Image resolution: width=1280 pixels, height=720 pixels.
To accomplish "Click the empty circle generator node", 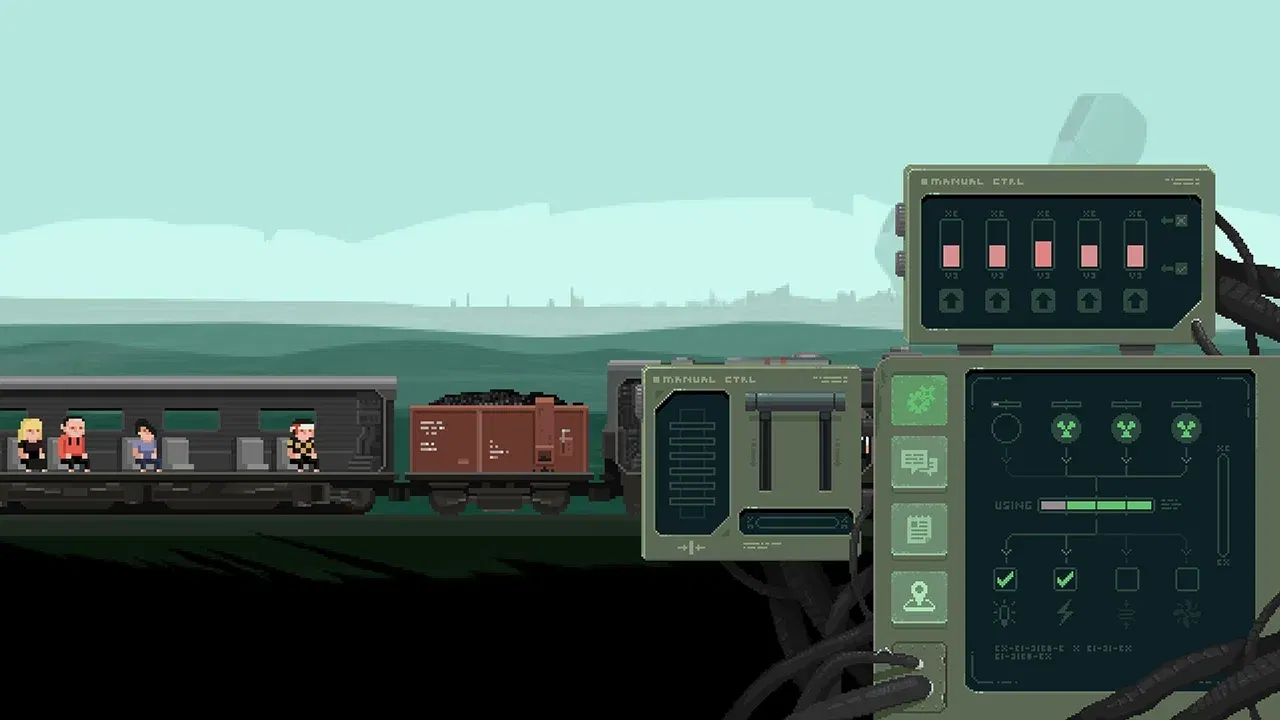I will tap(1006, 428).
